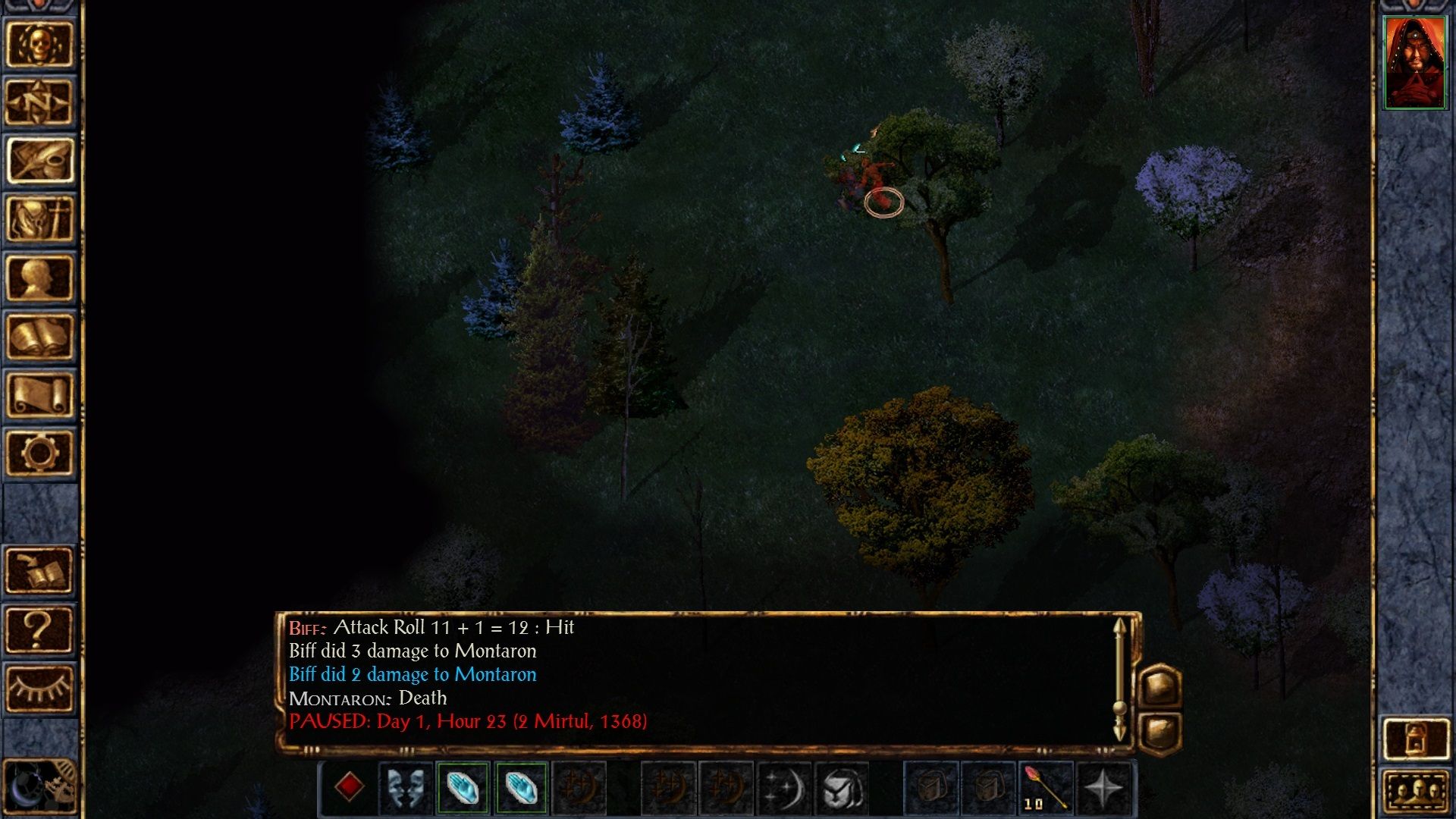
Task: Click the red diamond action button
Action: 349,787
